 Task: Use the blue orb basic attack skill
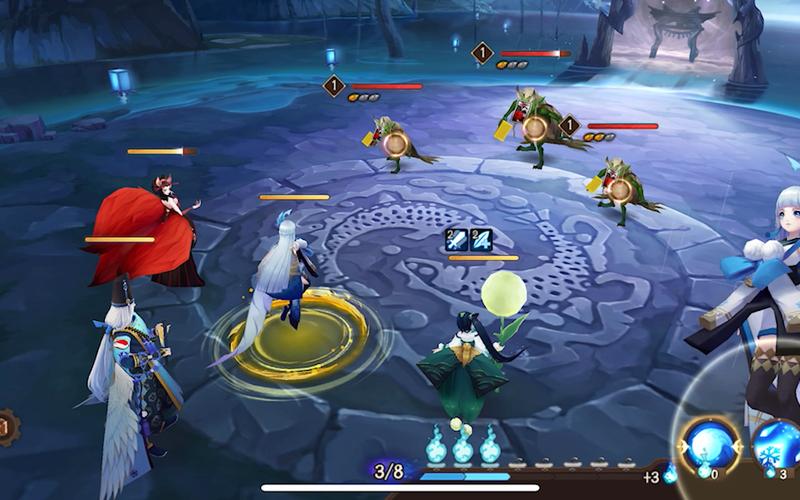(x=709, y=443)
